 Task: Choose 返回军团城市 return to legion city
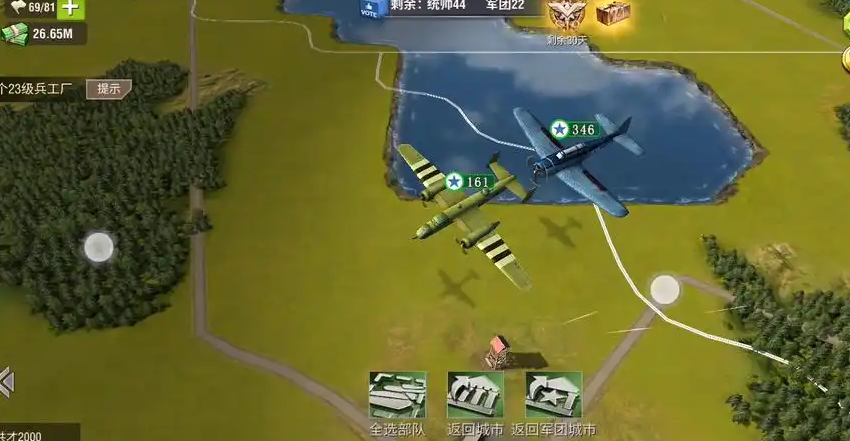[553, 395]
